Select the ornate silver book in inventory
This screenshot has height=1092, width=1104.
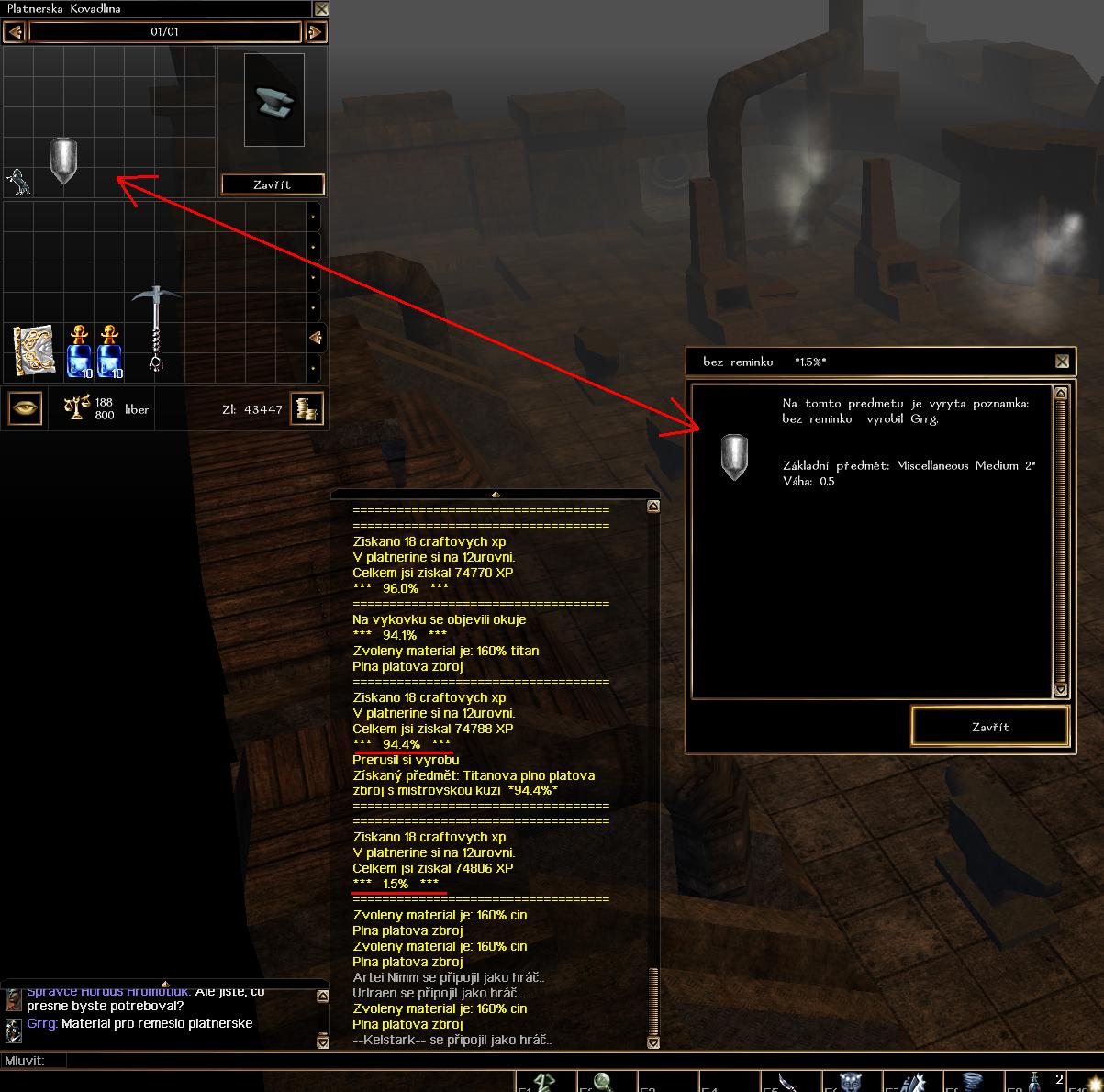(x=33, y=351)
